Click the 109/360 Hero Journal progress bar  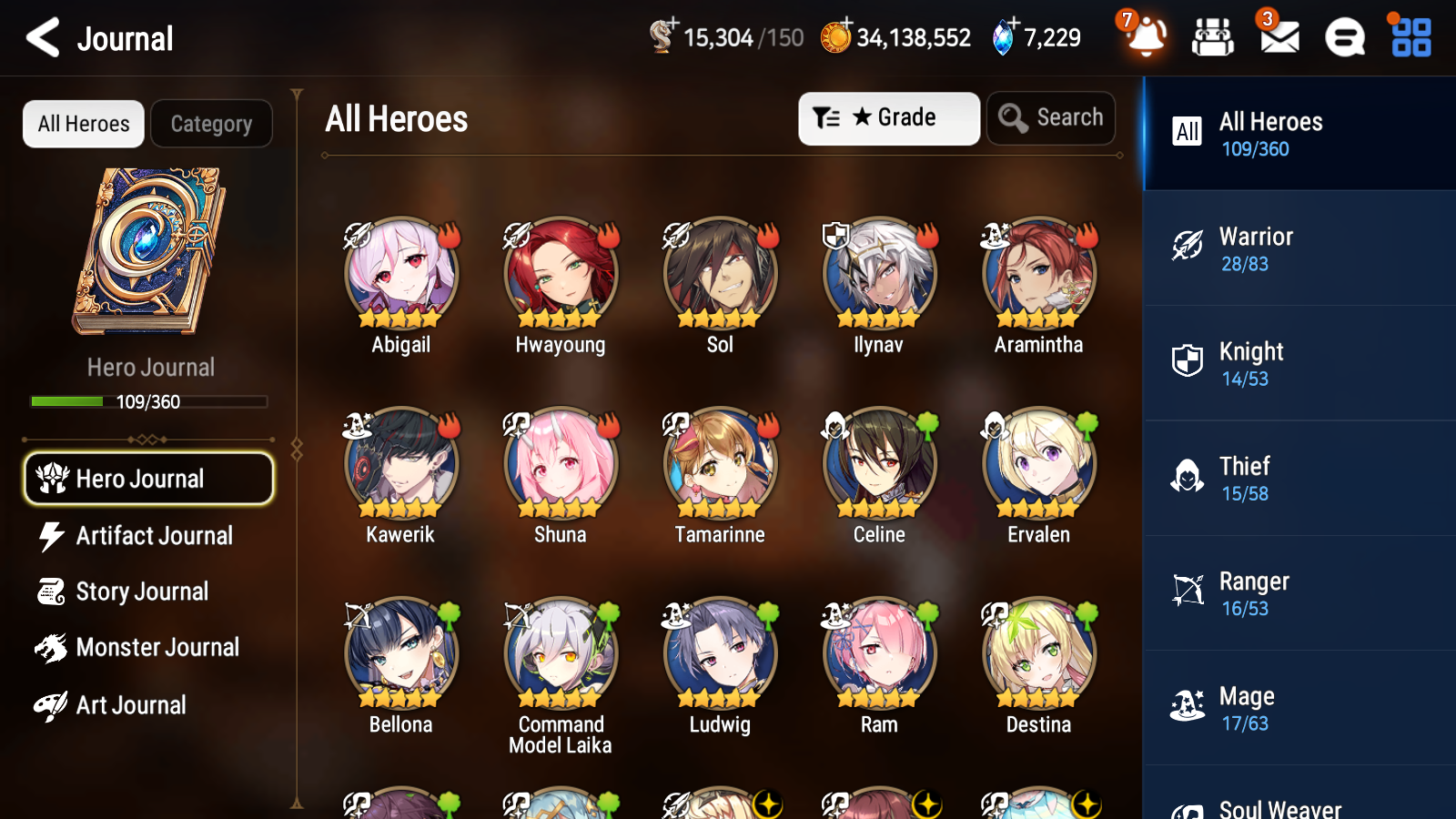[149, 401]
